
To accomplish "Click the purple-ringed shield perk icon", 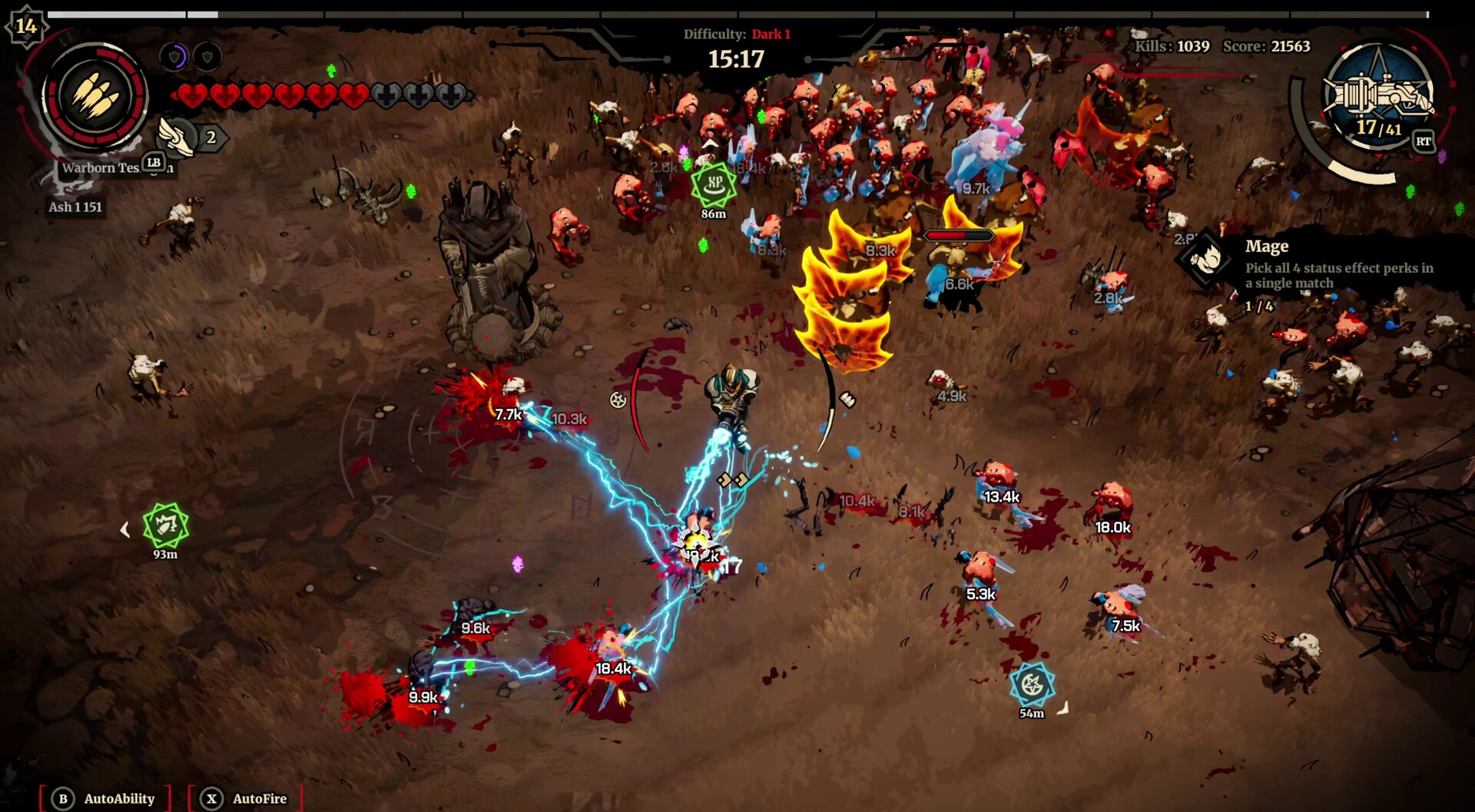I will (x=176, y=56).
